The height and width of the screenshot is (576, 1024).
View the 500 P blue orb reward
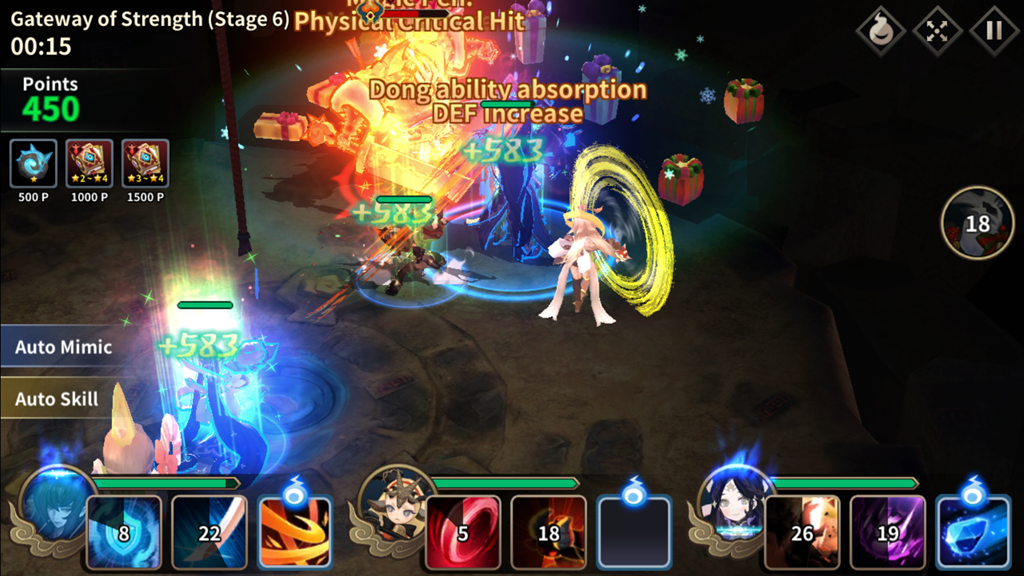click(33, 164)
